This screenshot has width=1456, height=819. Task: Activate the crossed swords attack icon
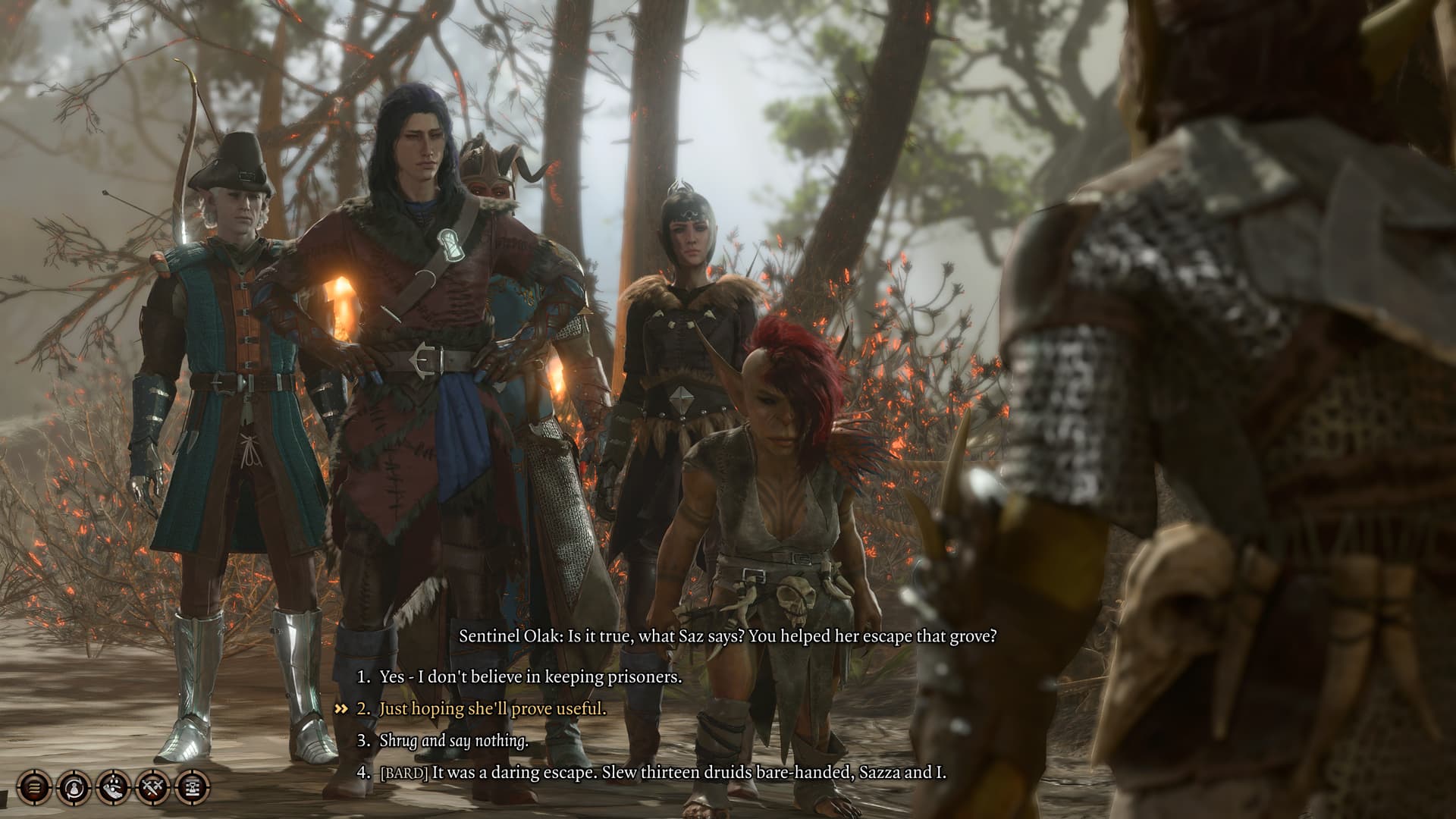pos(153,788)
